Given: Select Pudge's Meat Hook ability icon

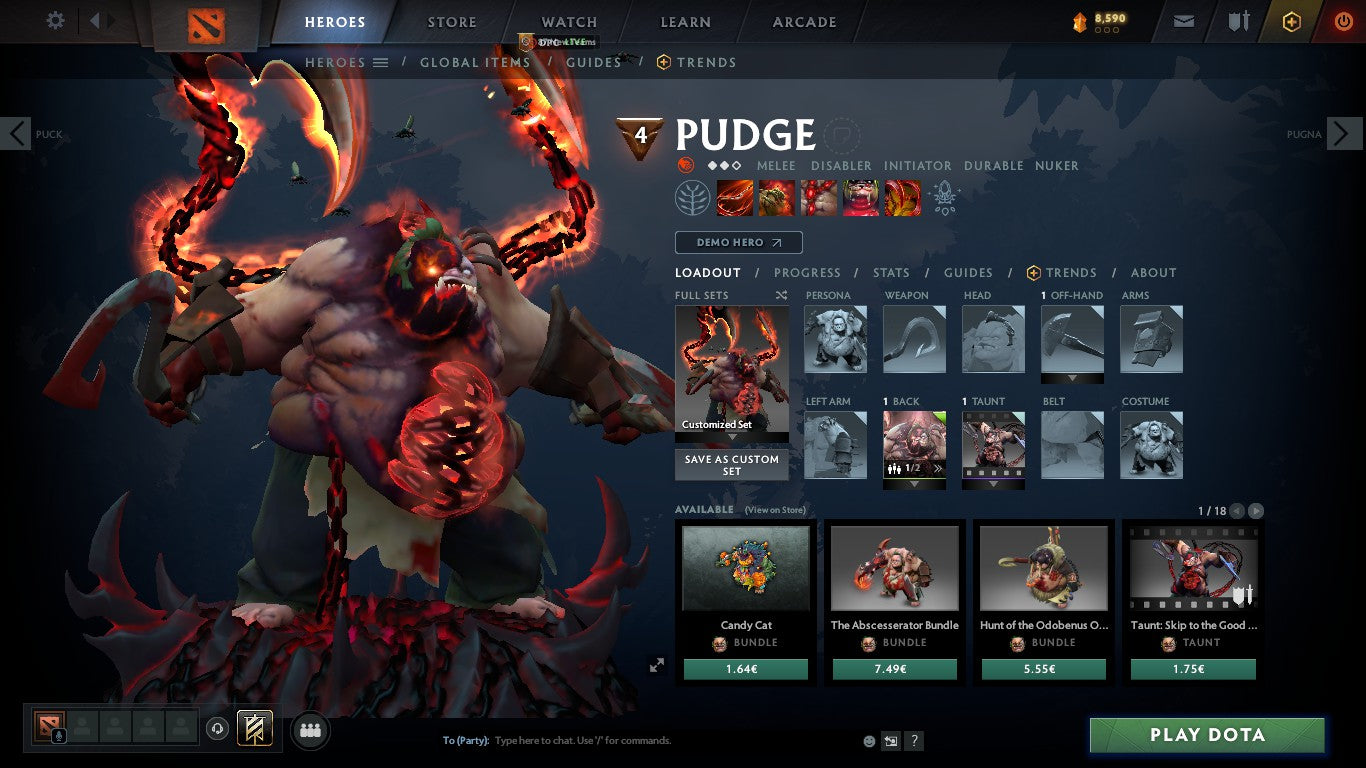Looking at the screenshot, I should pos(735,197).
